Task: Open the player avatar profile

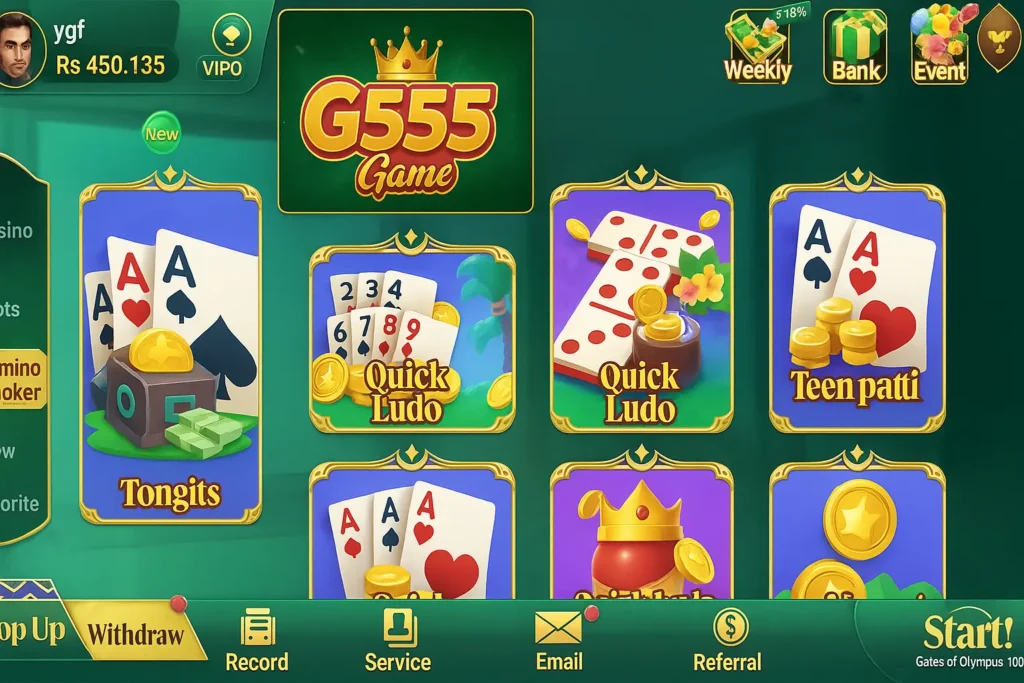Action: tap(20, 46)
